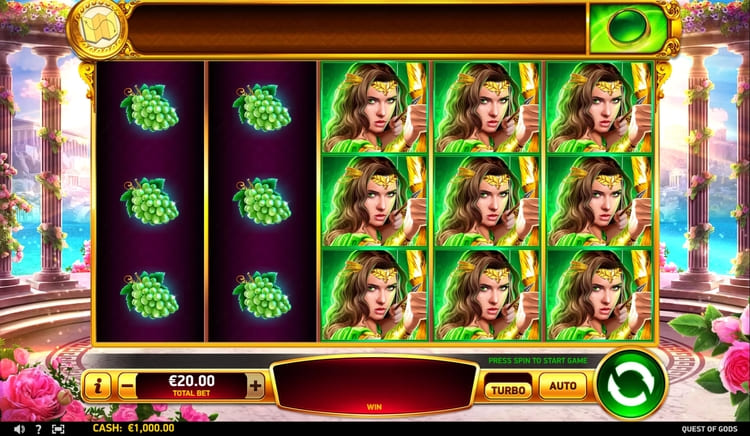This screenshot has width=750, height=436.
Task: Increase the total bet with plus
Action: [x=256, y=385]
